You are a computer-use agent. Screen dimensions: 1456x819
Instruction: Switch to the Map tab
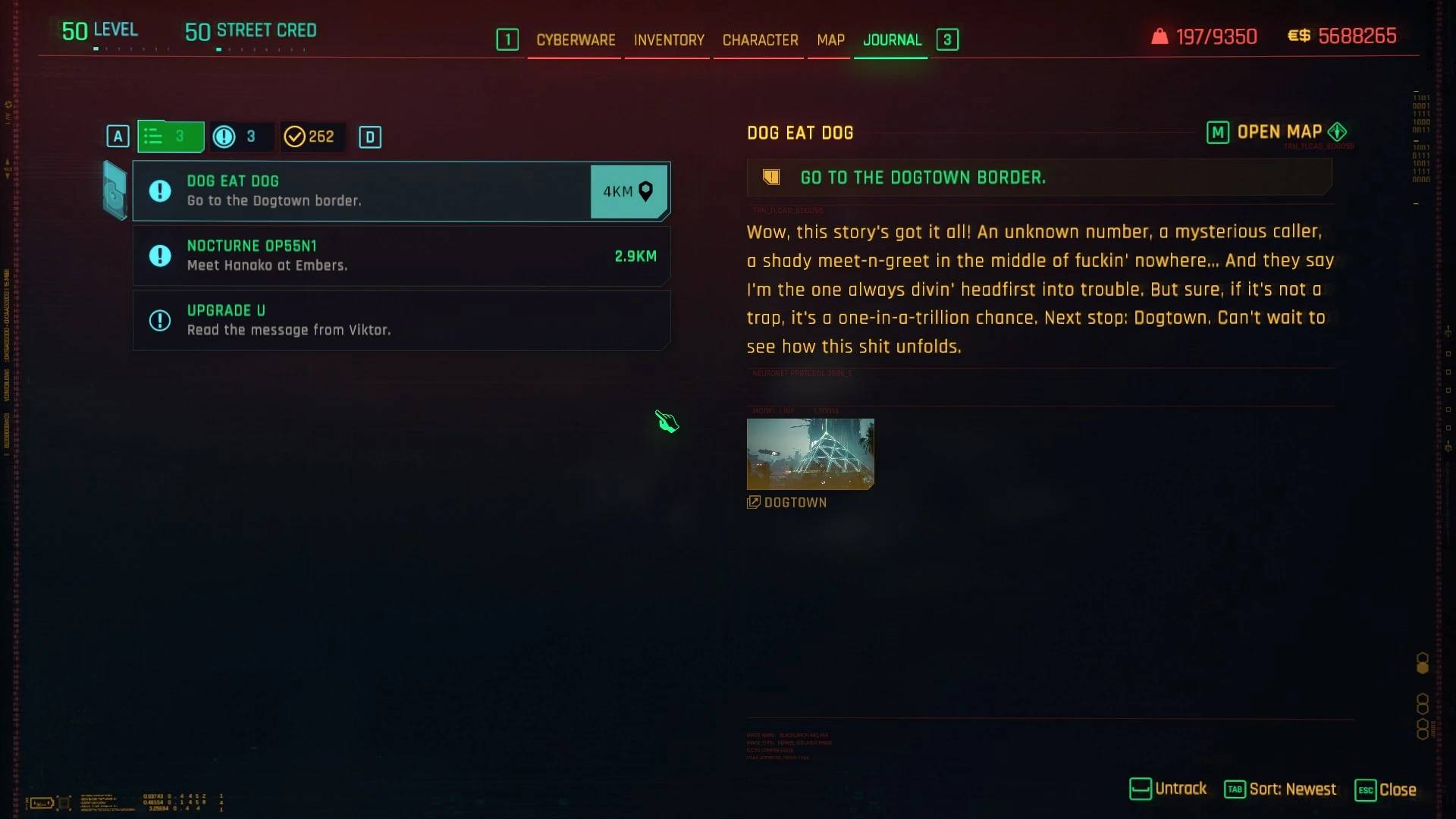pos(830,40)
